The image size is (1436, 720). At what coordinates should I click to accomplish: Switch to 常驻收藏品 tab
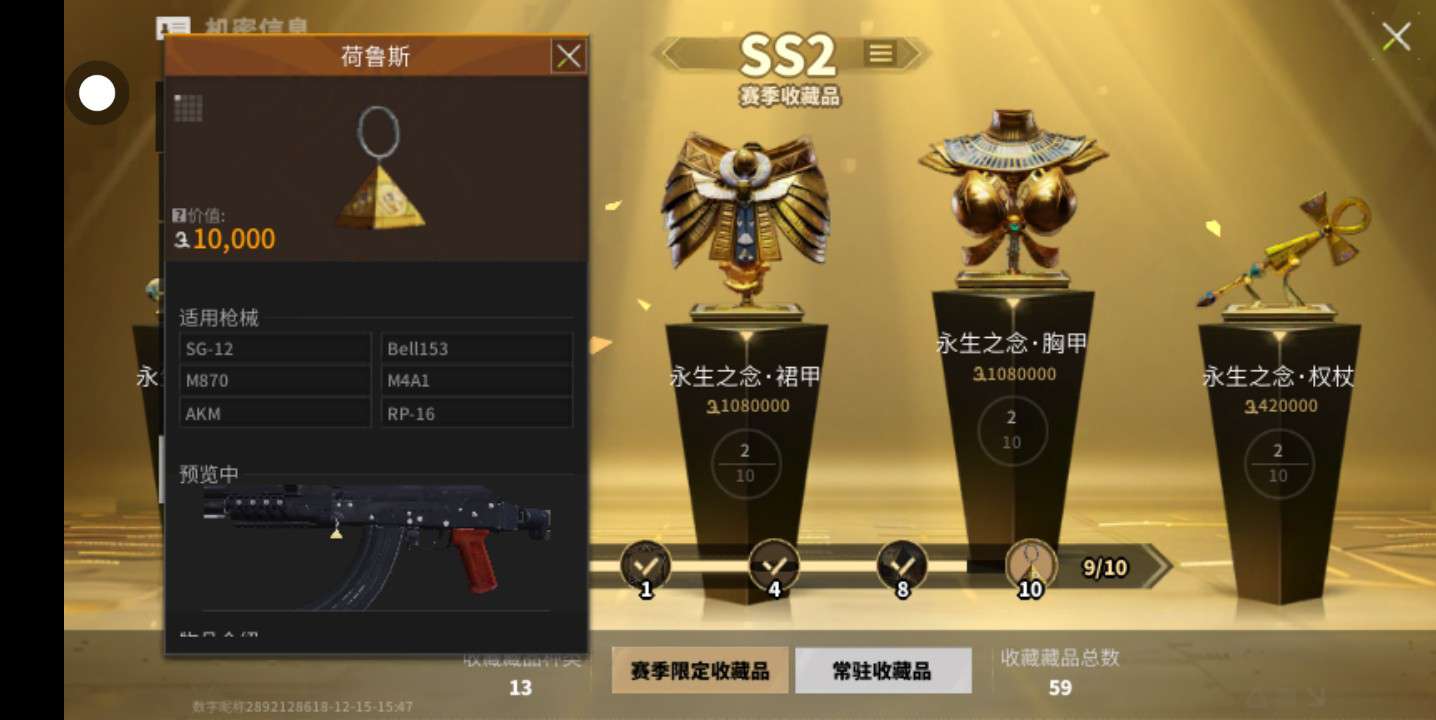[x=882, y=670]
